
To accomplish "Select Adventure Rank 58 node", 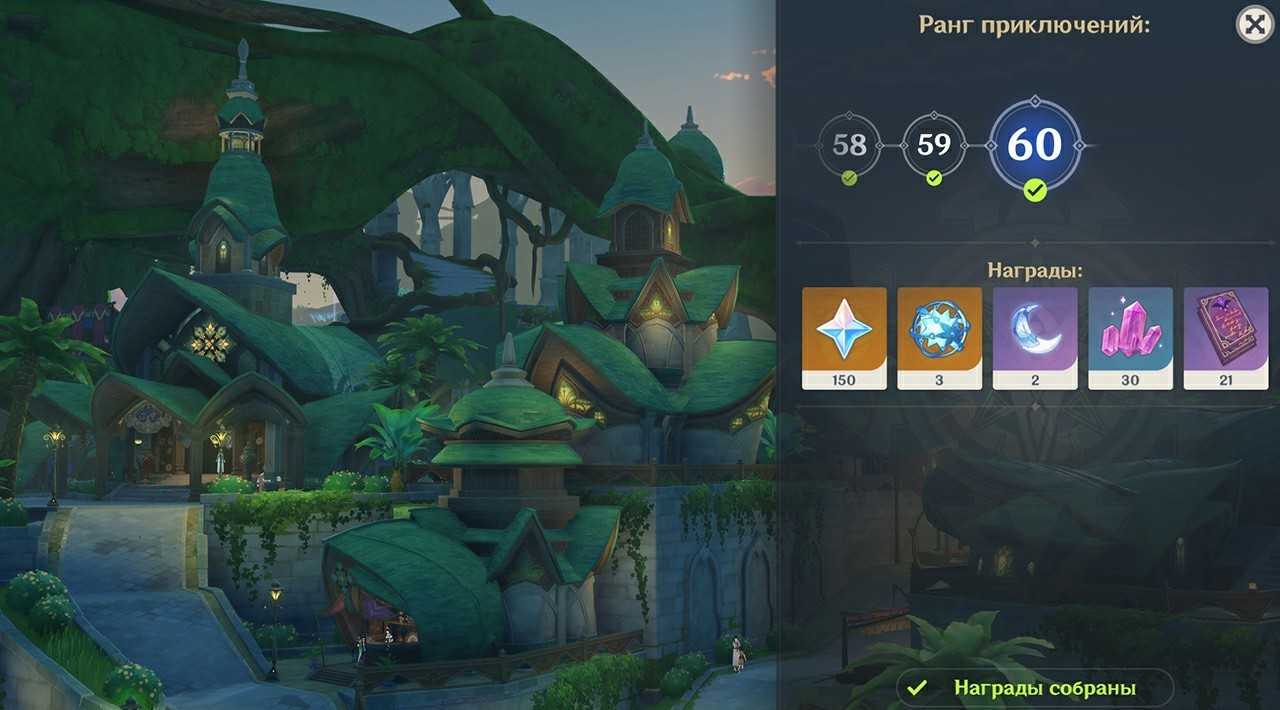I will pyautogui.click(x=849, y=145).
